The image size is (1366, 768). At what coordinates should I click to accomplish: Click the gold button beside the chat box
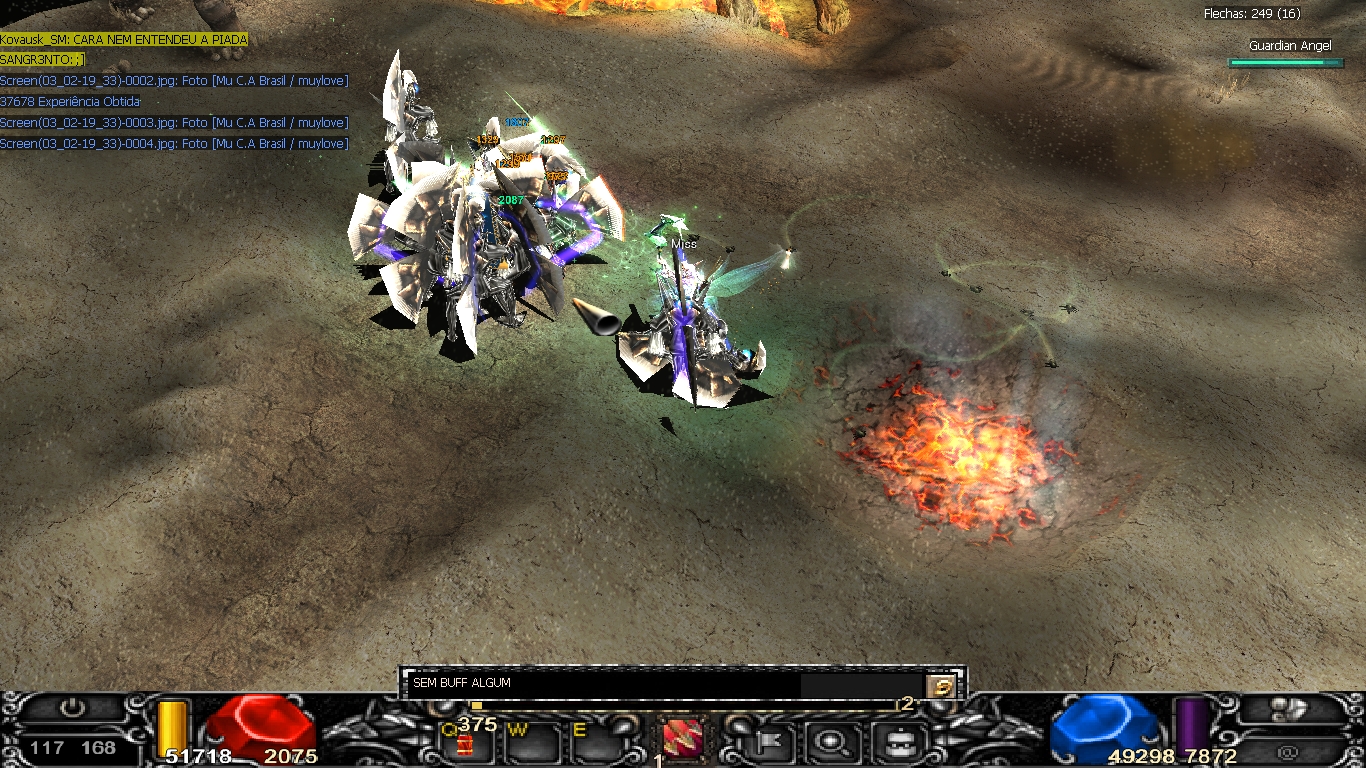[941, 685]
